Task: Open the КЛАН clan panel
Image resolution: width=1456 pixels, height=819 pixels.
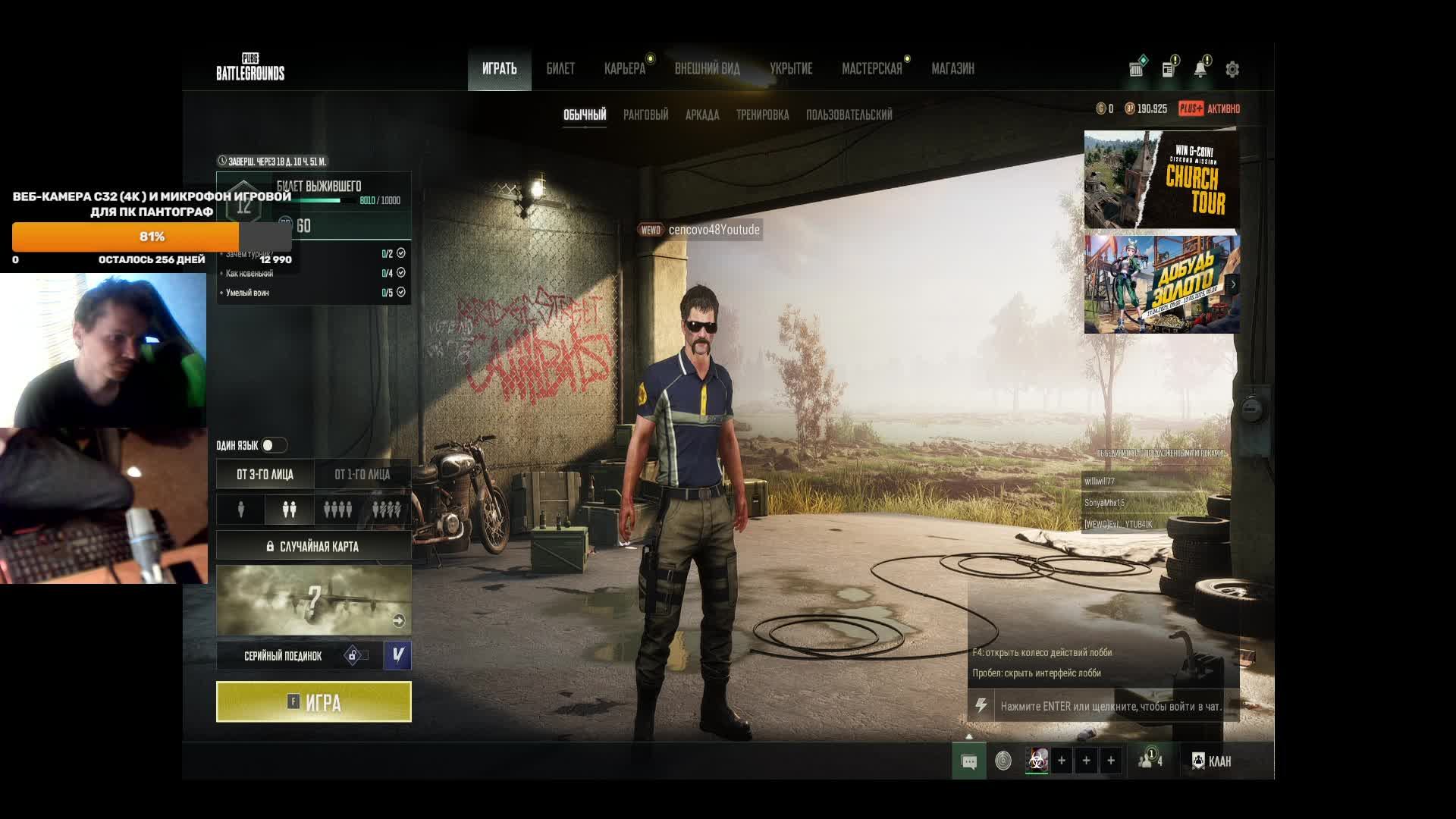Action: coord(1212,761)
